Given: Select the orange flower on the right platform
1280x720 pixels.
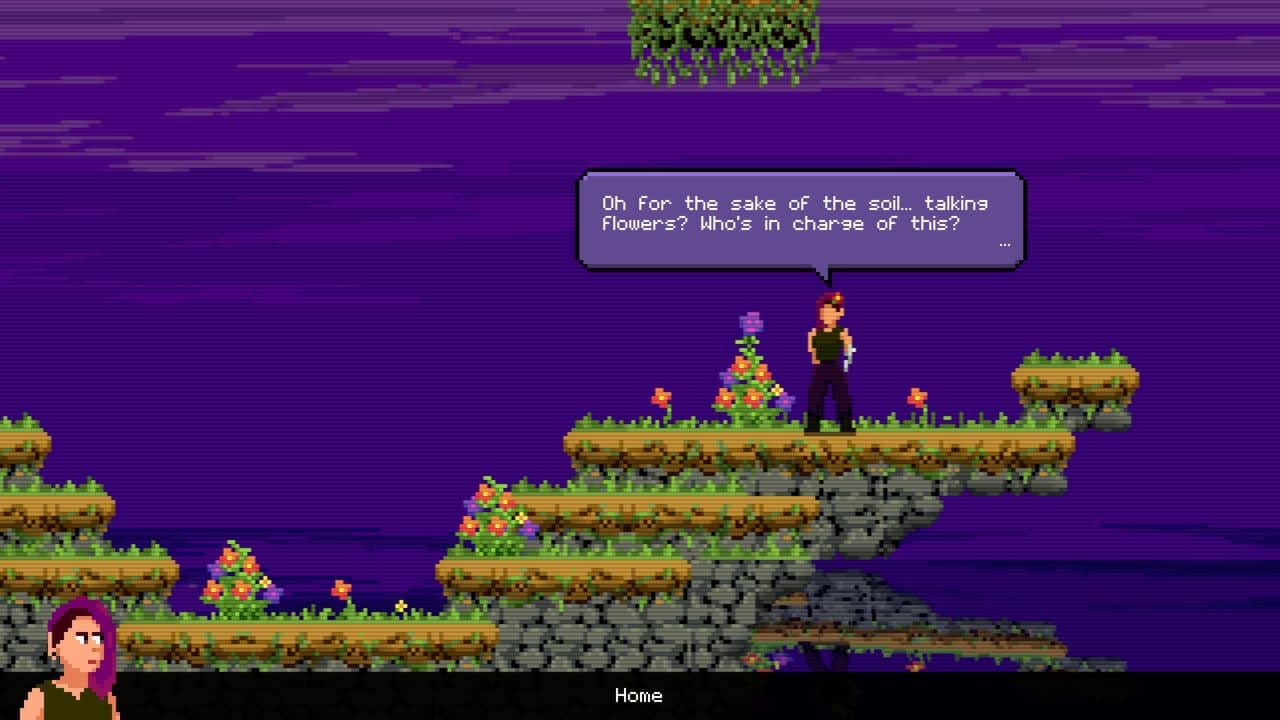Looking at the screenshot, I should (x=917, y=397).
